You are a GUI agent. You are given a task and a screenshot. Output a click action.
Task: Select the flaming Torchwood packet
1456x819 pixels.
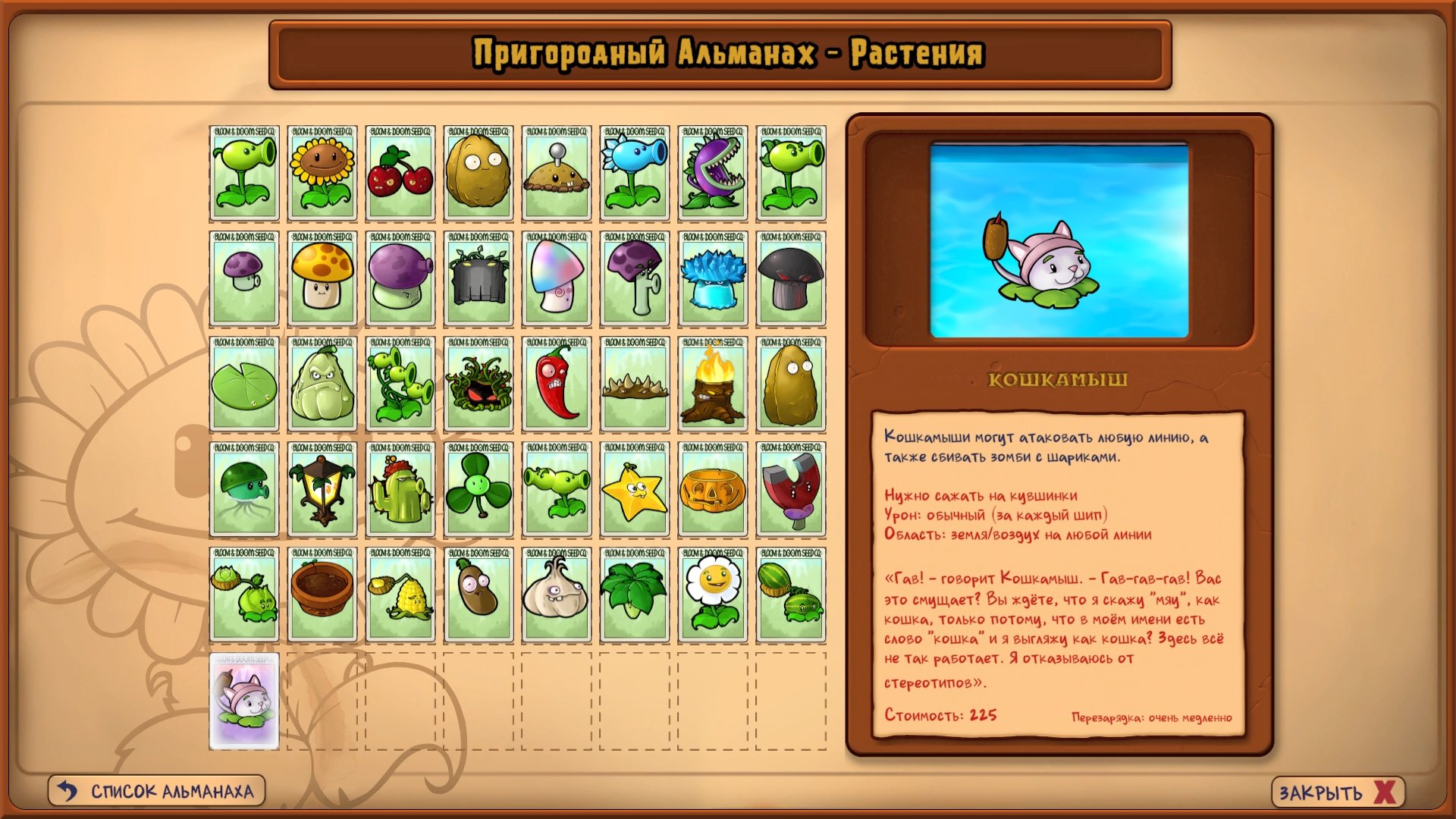713,384
